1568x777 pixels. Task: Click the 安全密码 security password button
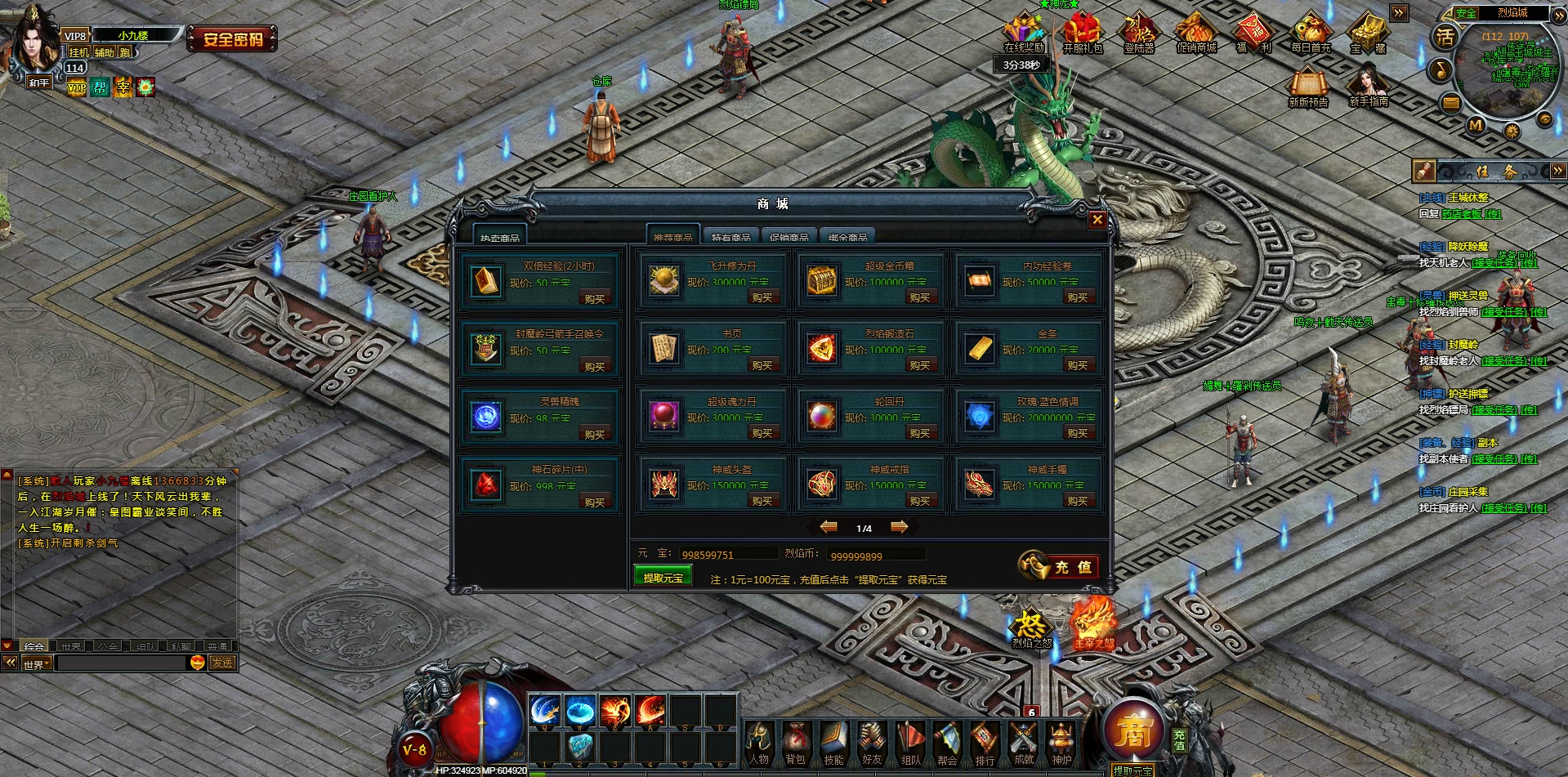233,38
